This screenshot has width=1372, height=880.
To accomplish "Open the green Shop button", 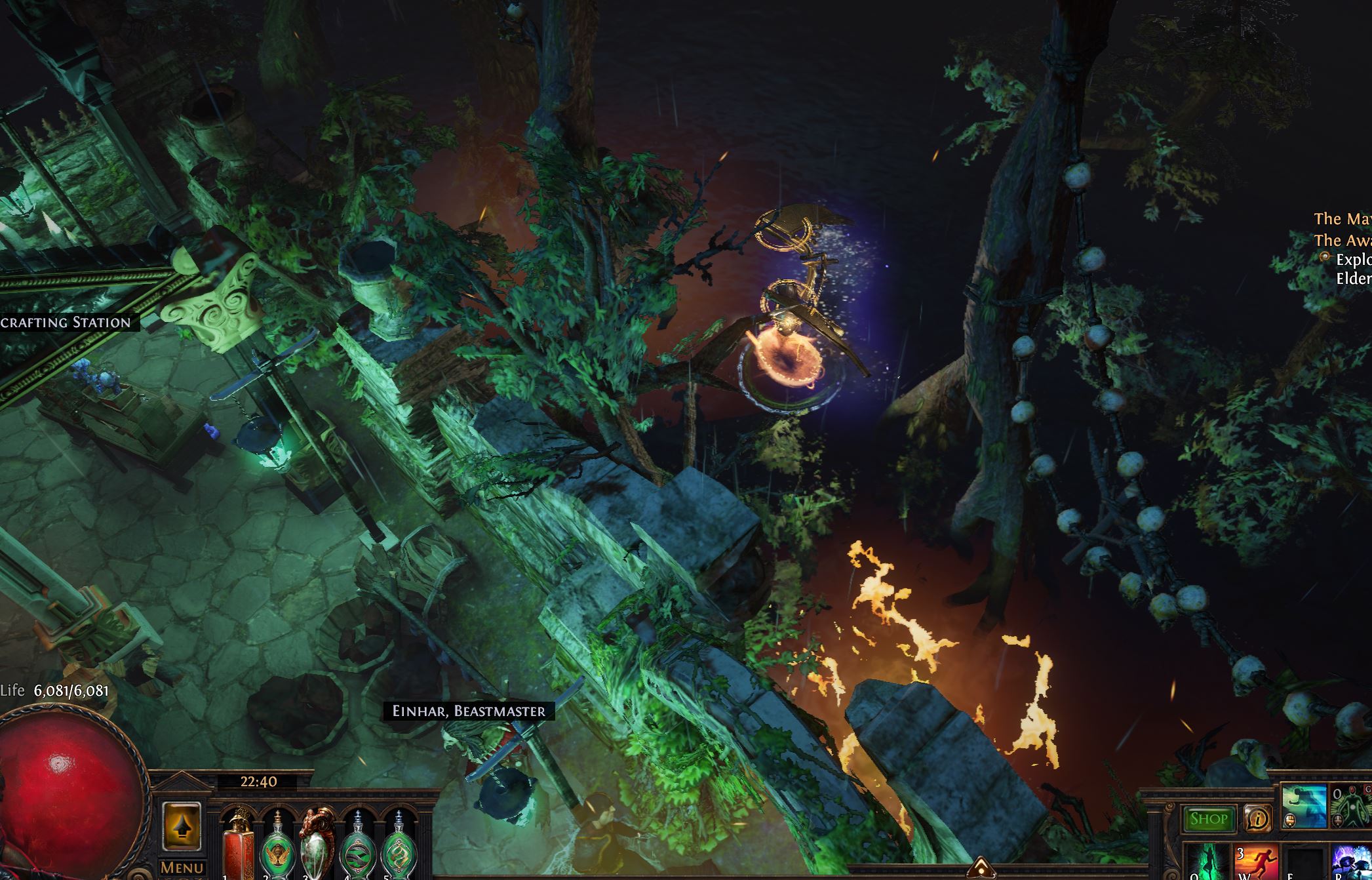I will 1208,818.
